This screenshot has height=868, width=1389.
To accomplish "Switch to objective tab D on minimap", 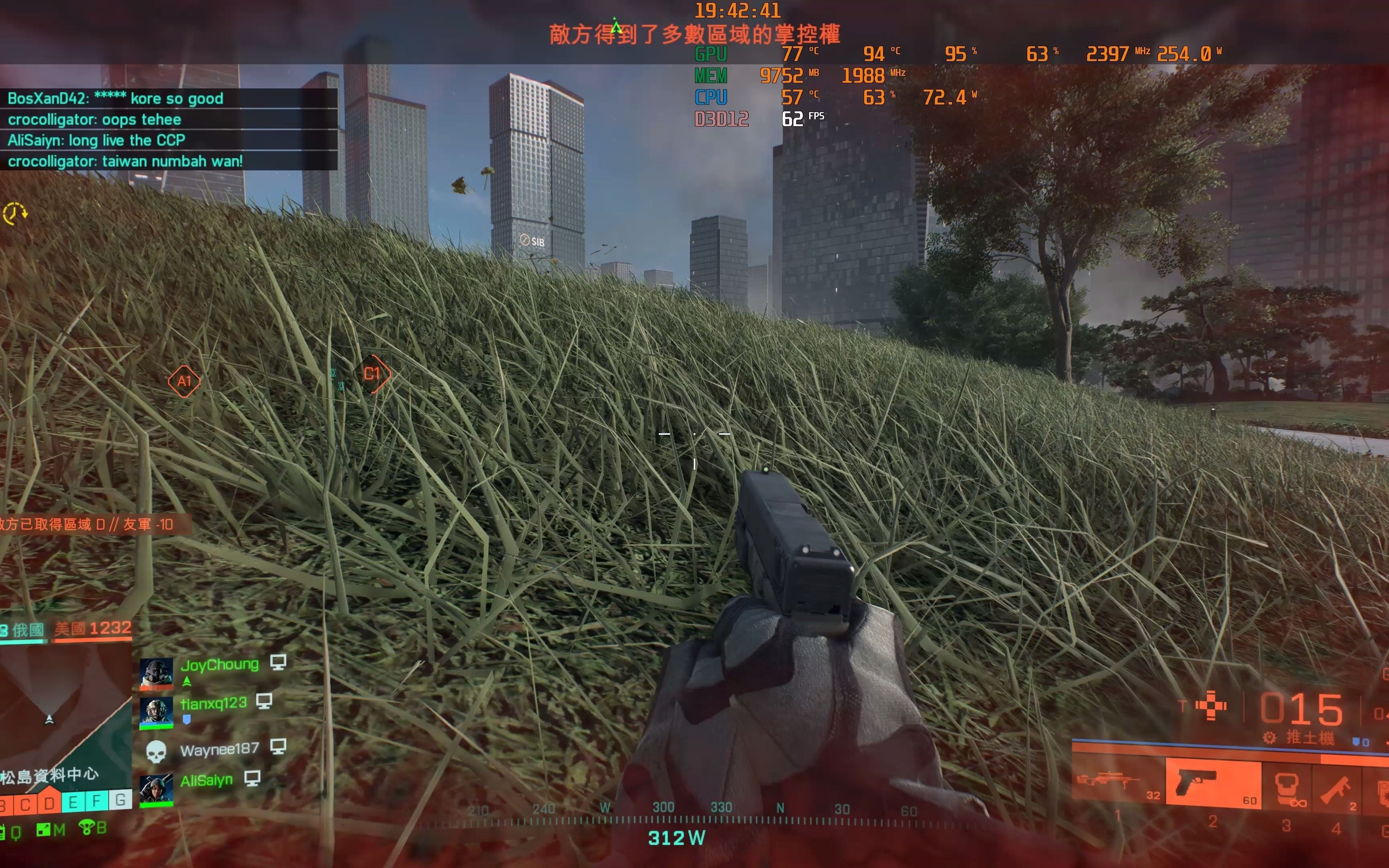I will pyautogui.click(x=49, y=802).
